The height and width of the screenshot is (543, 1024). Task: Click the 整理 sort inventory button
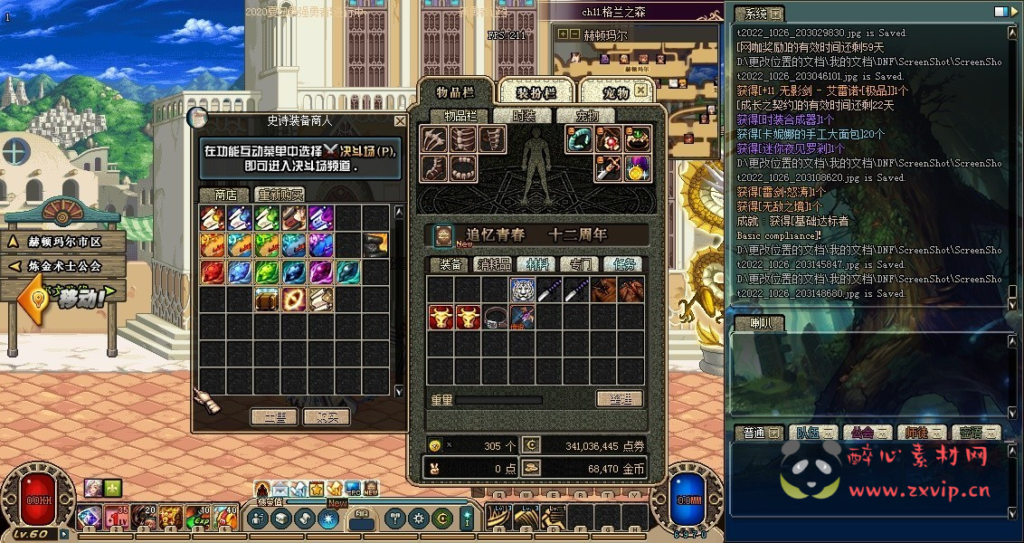(619, 398)
